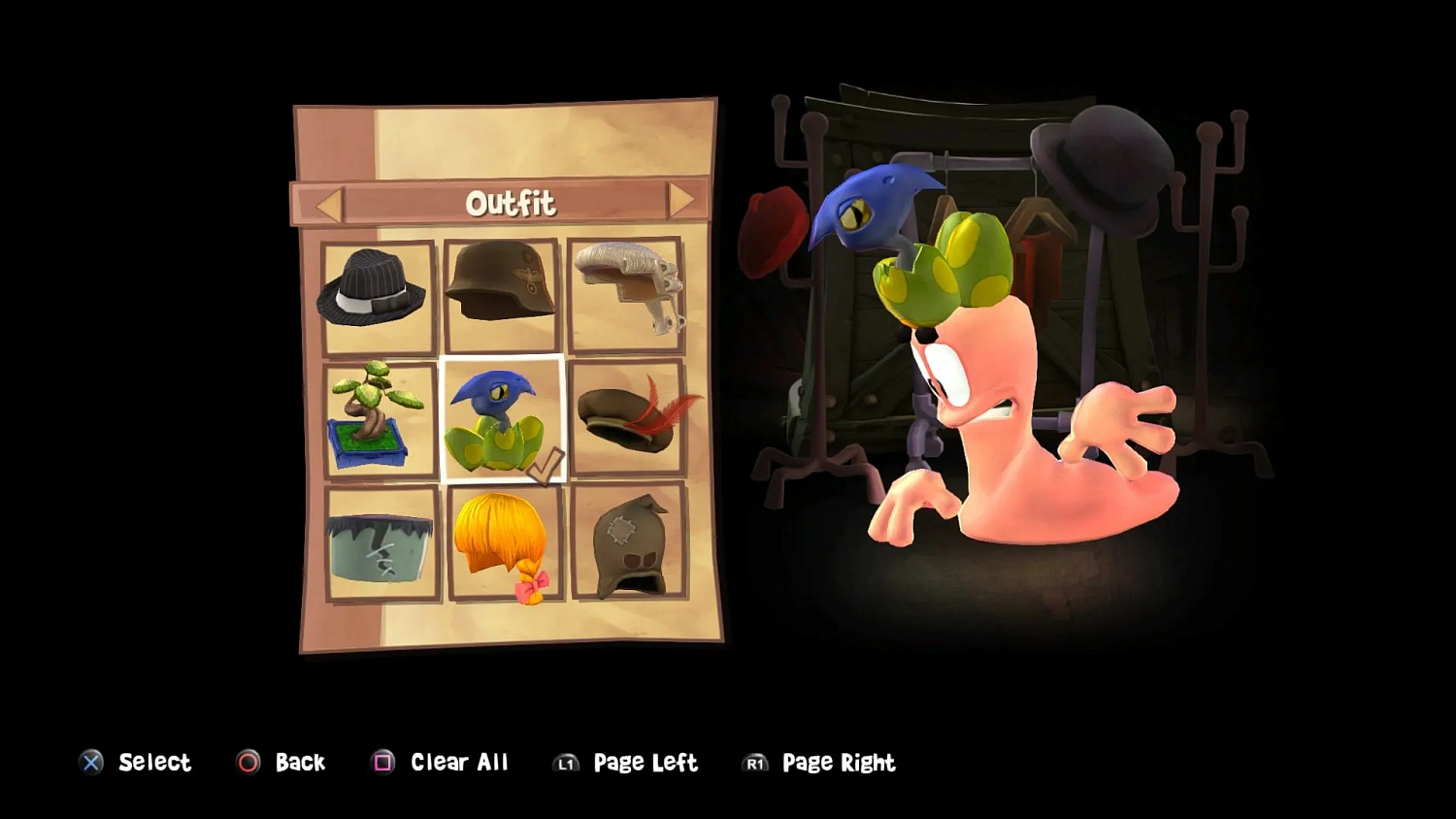1456x819 pixels.
Task: Choose the feathered cap
Action: pyautogui.click(x=626, y=419)
